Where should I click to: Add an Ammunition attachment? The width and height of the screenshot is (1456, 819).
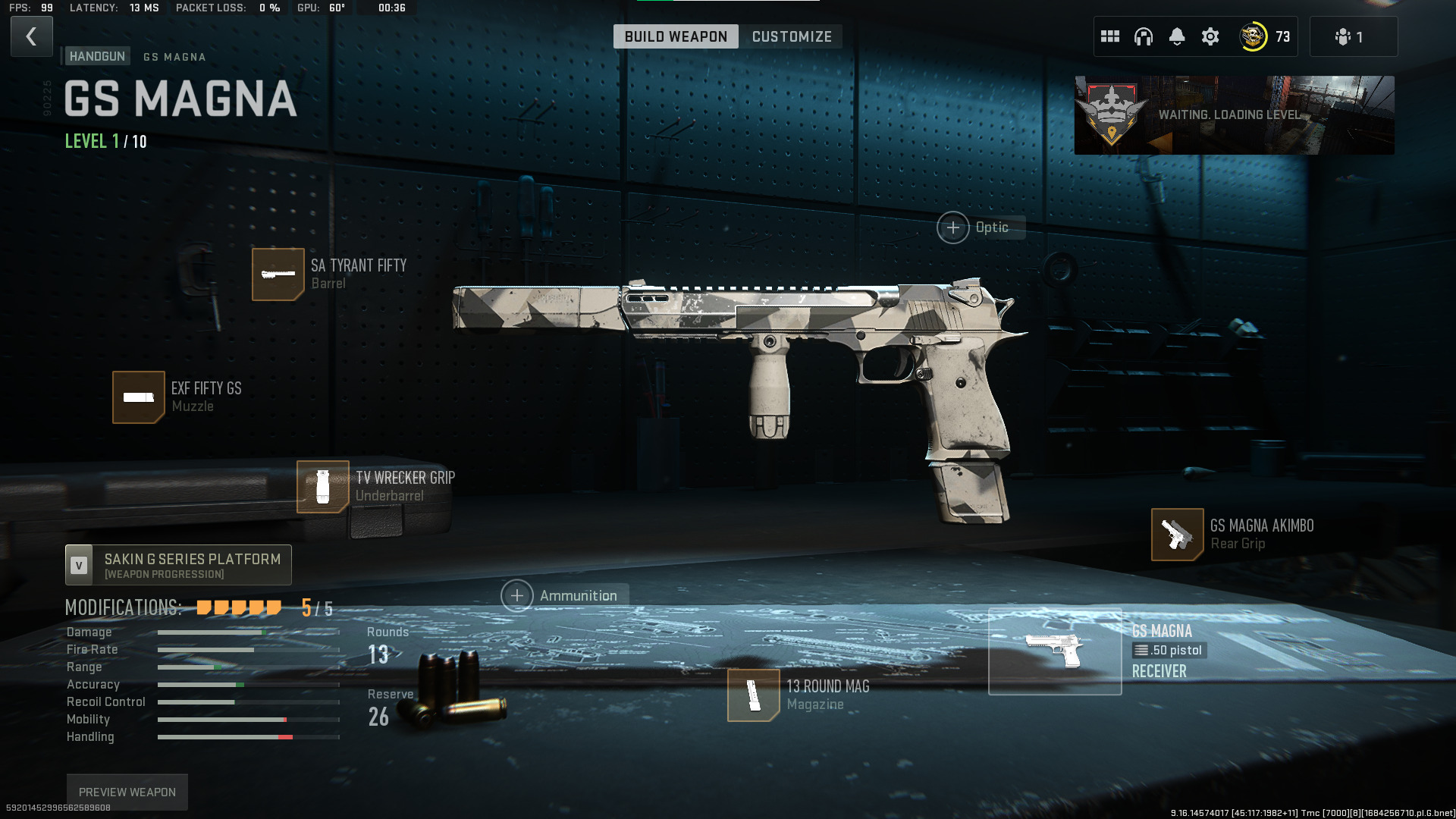click(517, 595)
